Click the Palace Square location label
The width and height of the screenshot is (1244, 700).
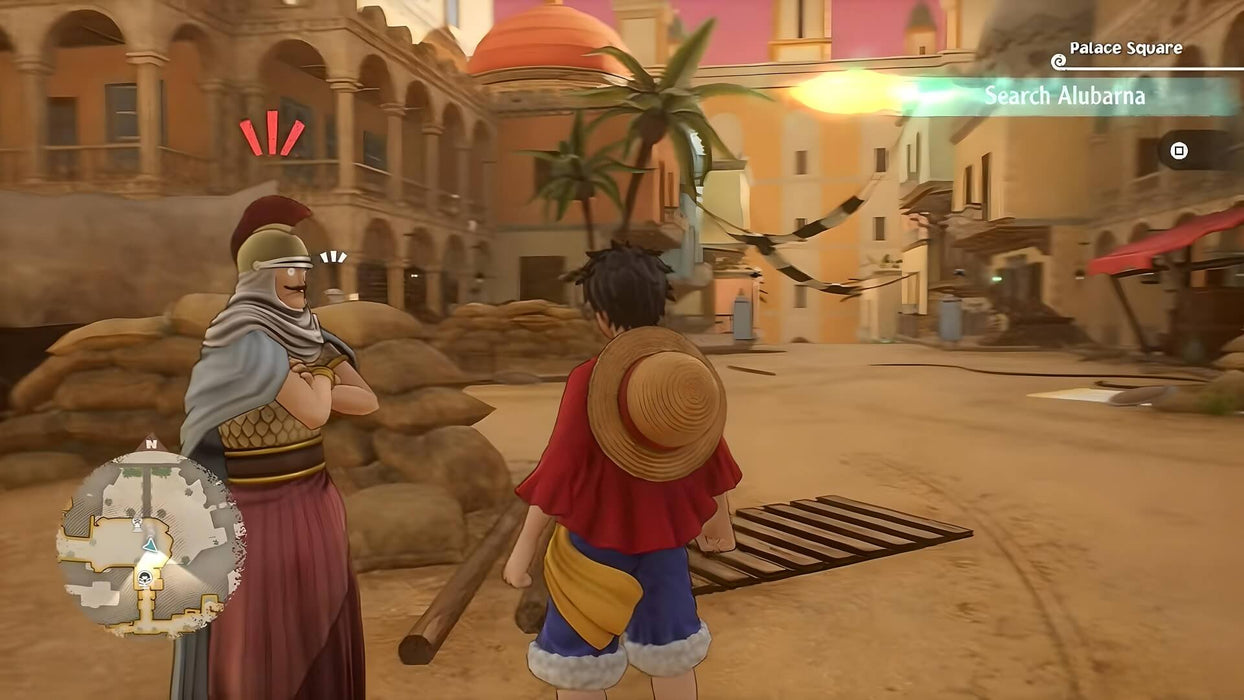pos(1125,48)
